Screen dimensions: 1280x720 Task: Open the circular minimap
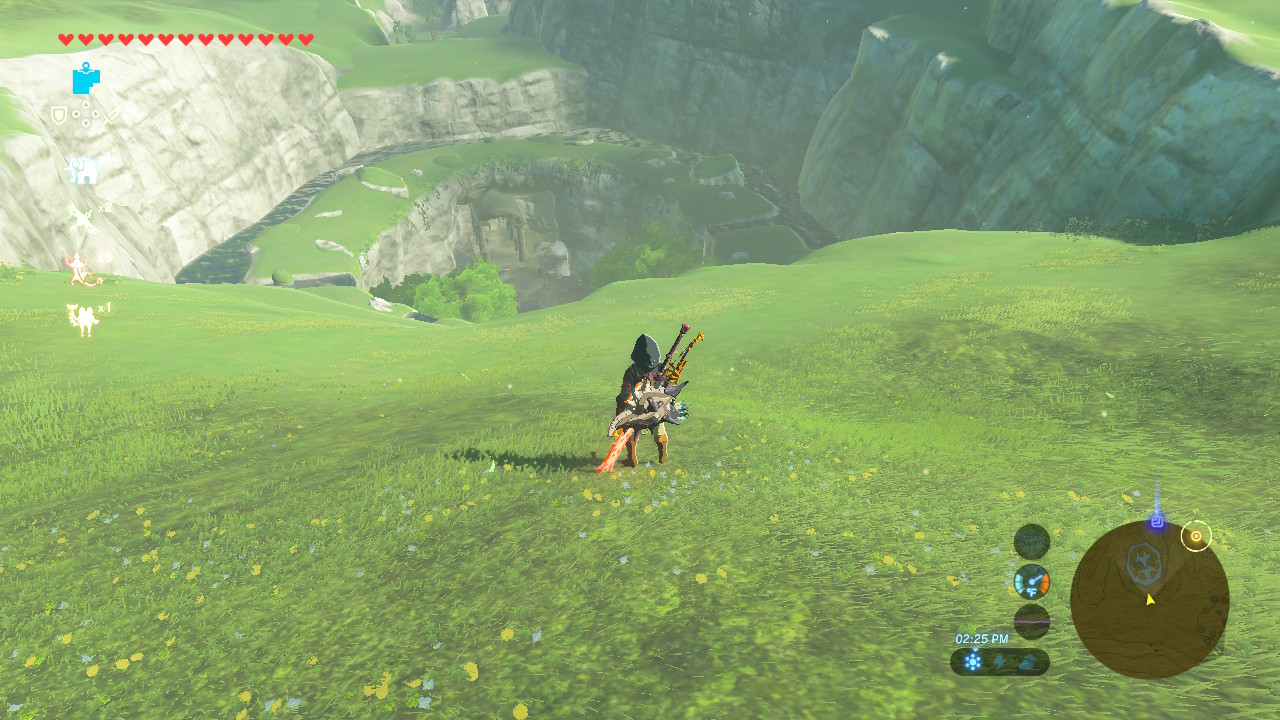coord(1149,599)
